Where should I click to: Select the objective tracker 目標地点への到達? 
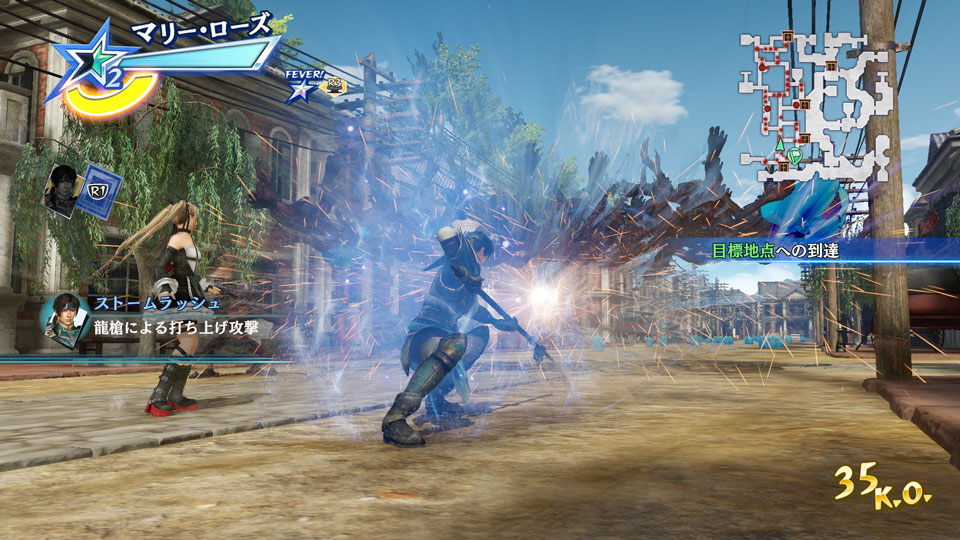(775, 250)
